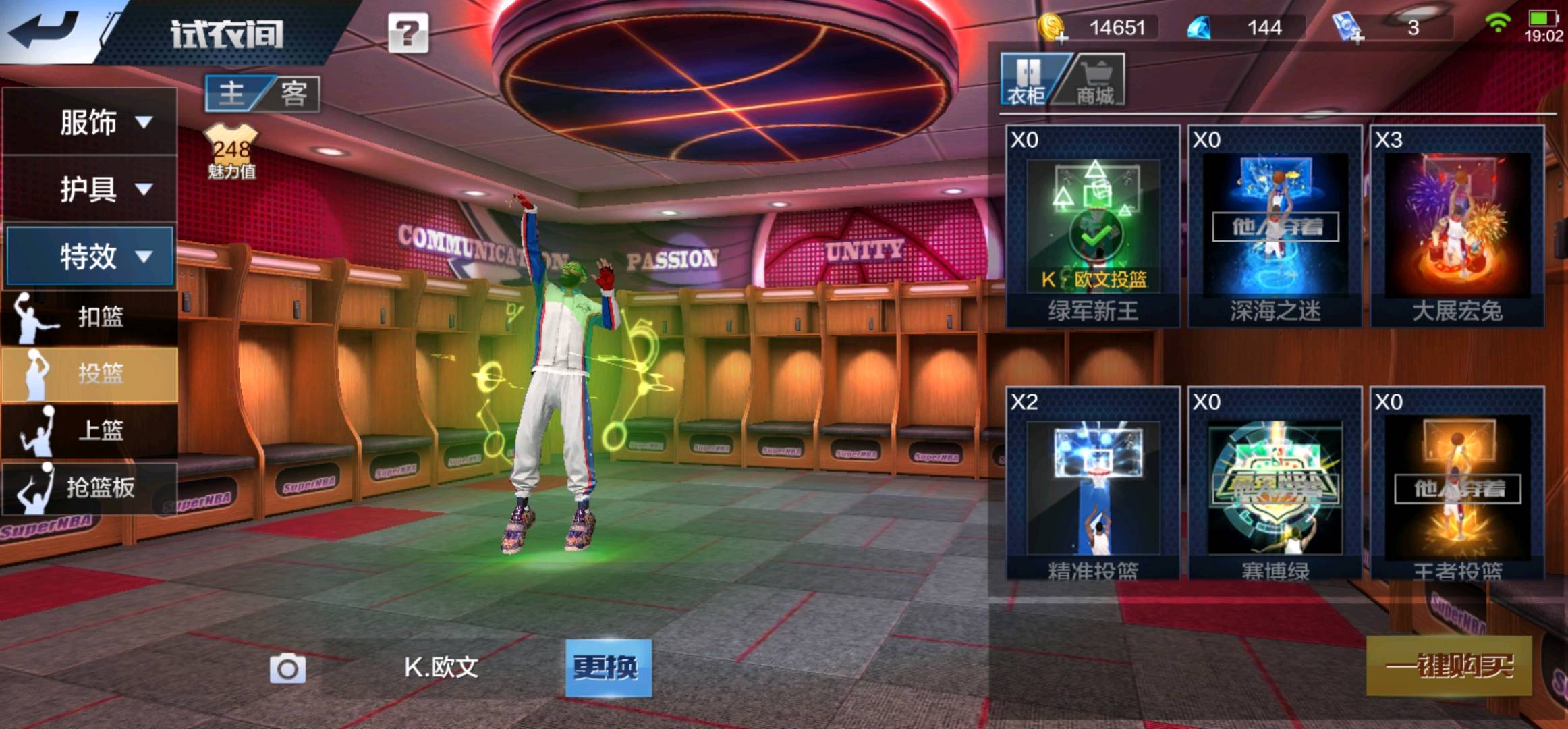Image resolution: width=1568 pixels, height=729 pixels.
Task: Pick the 赛博绿 effect card
Action: [1275, 485]
